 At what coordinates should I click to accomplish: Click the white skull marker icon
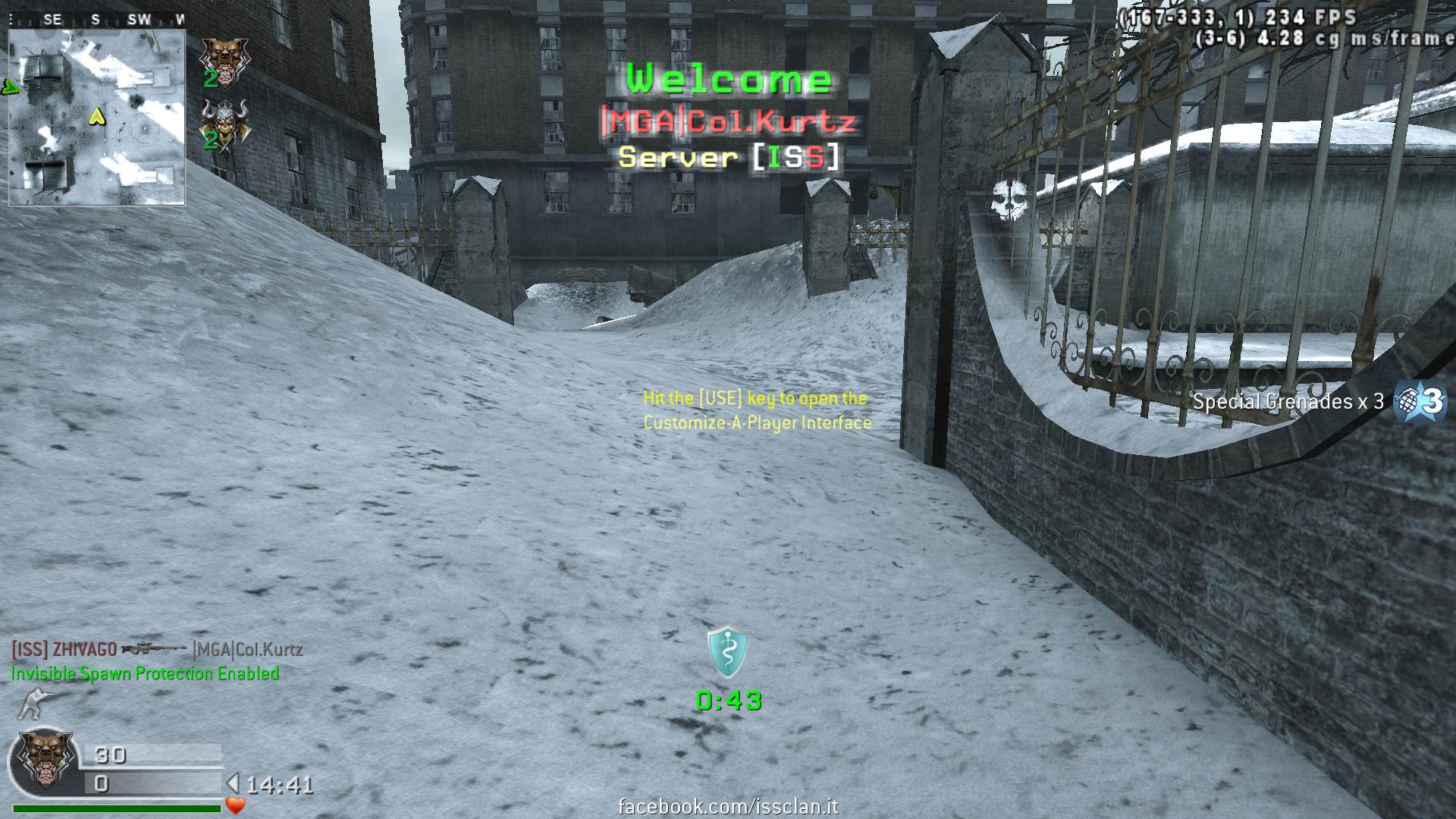click(x=1009, y=200)
